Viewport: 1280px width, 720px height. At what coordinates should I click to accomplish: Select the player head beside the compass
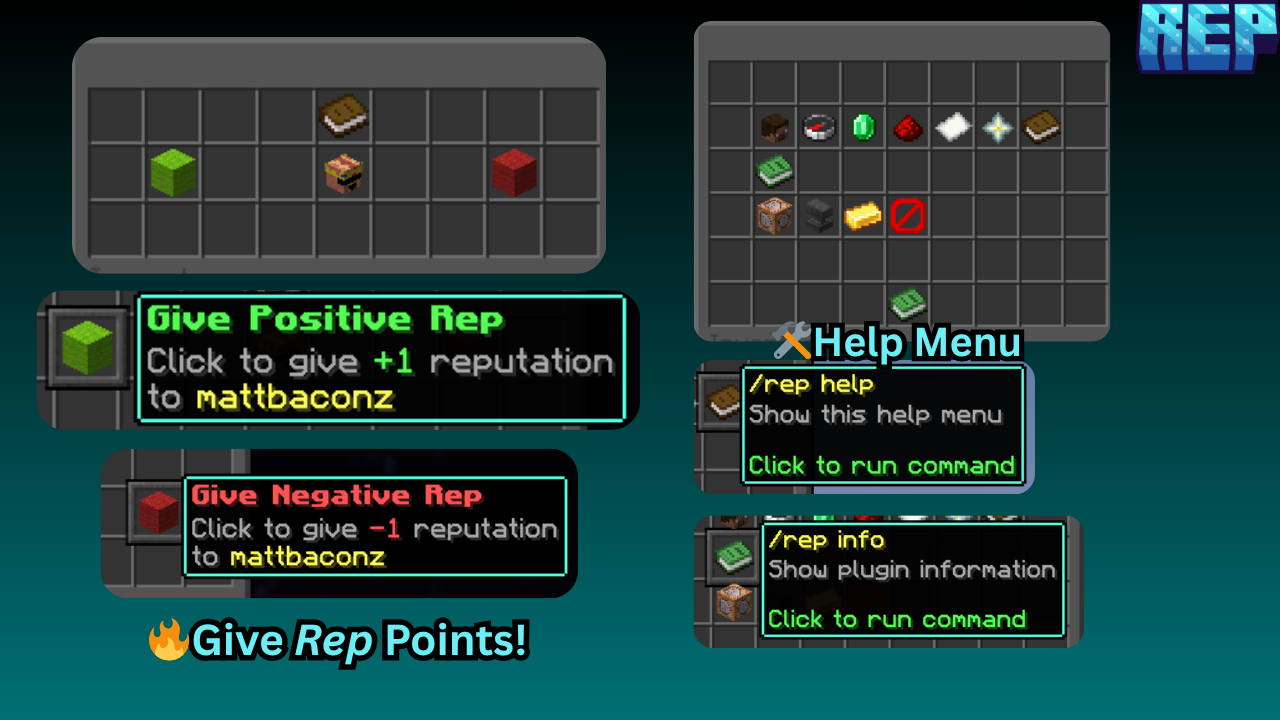pos(774,128)
